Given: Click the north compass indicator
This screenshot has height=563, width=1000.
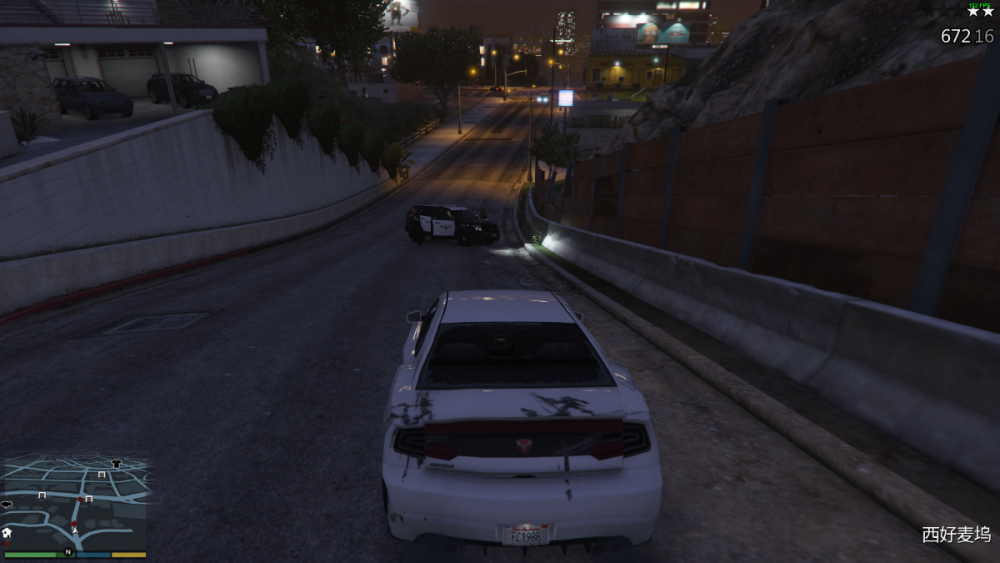Looking at the screenshot, I should tap(68, 552).
